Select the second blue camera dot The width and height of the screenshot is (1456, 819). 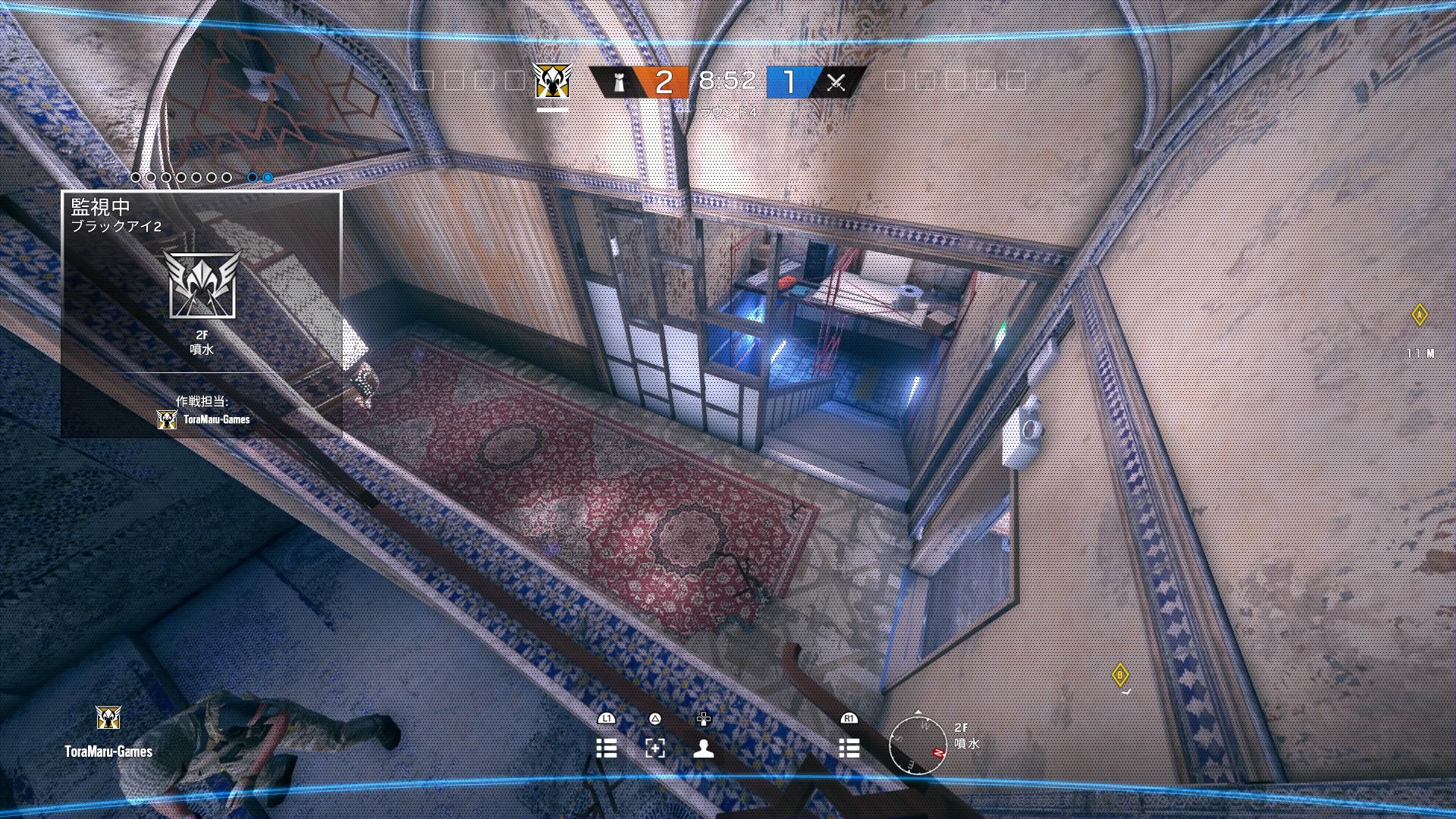point(267,177)
